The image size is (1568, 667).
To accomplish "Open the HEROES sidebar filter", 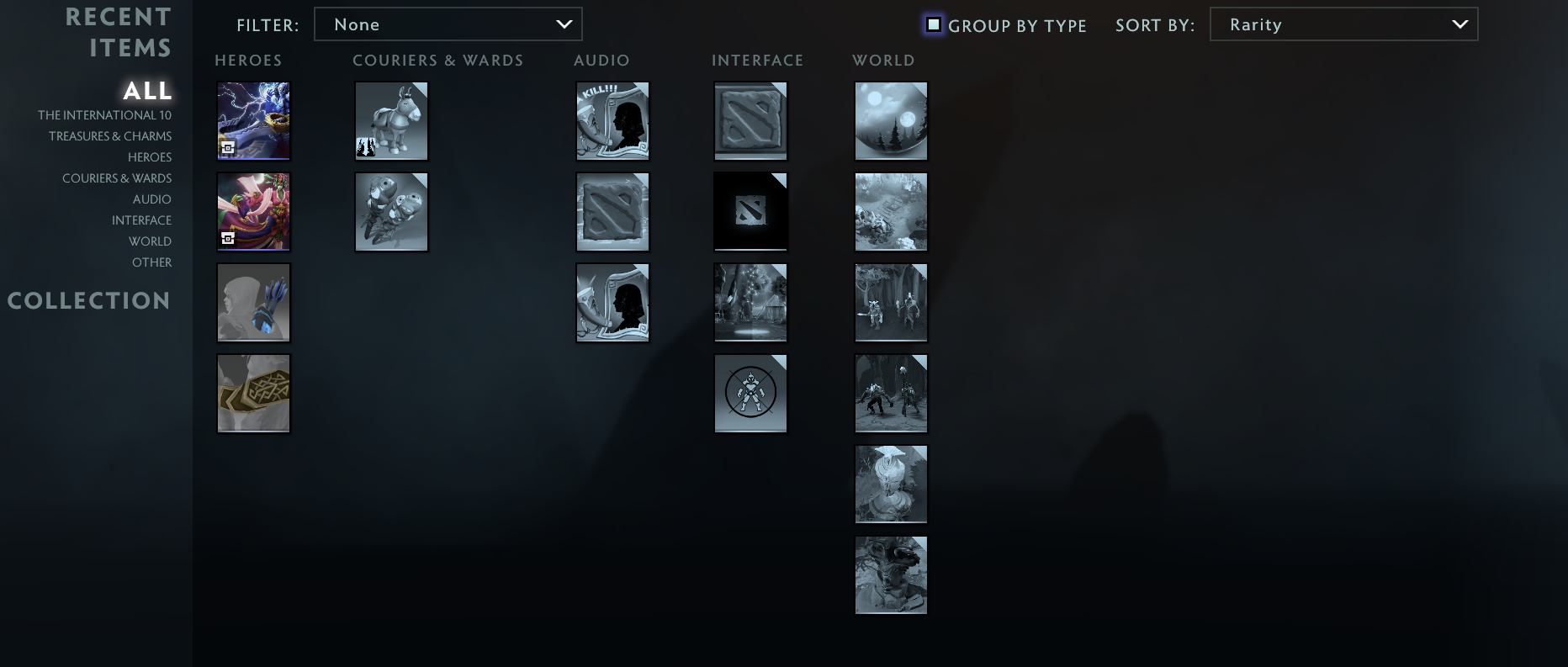I will (150, 156).
